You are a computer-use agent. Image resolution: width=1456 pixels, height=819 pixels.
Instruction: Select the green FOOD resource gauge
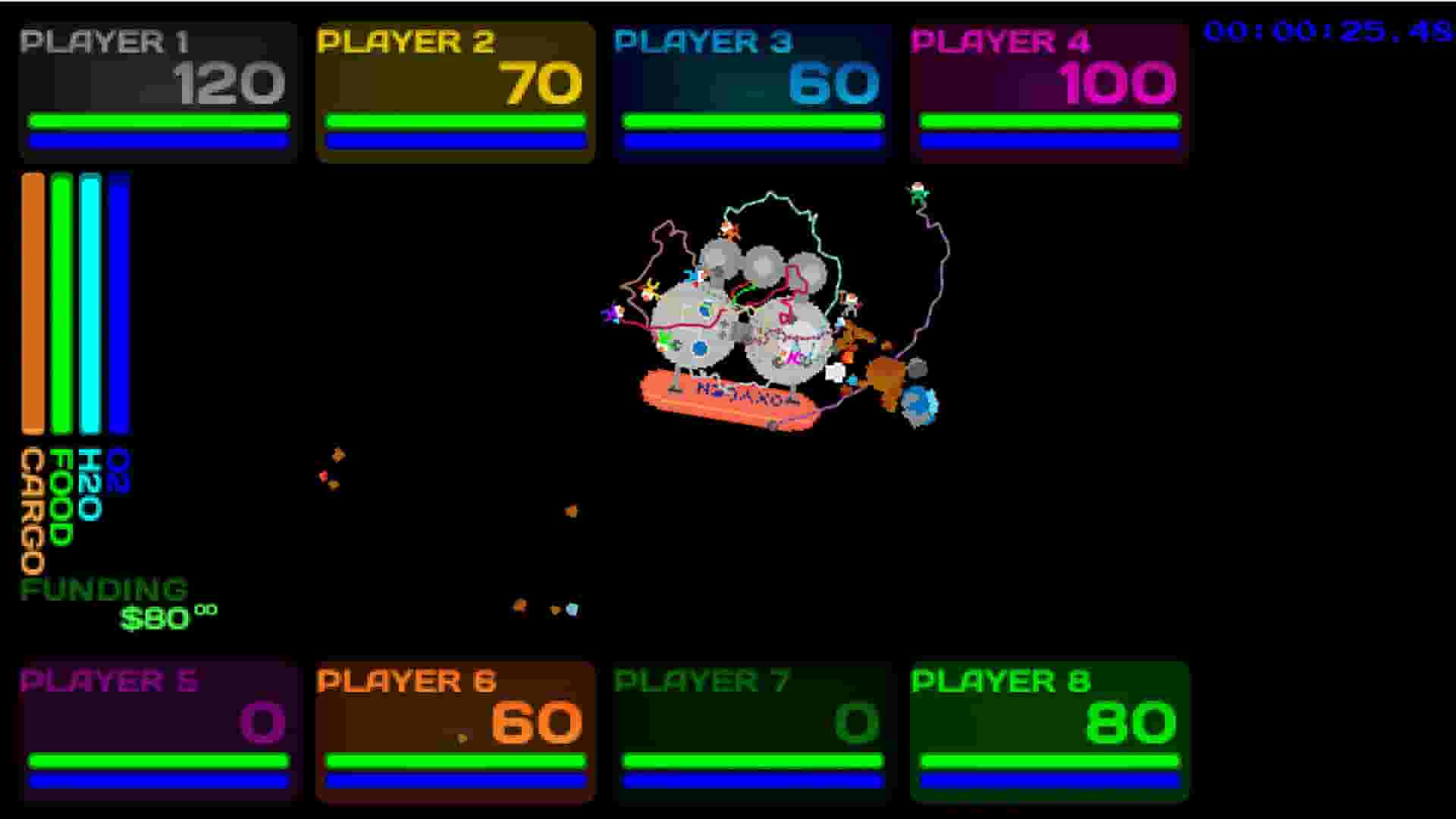[60, 303]
